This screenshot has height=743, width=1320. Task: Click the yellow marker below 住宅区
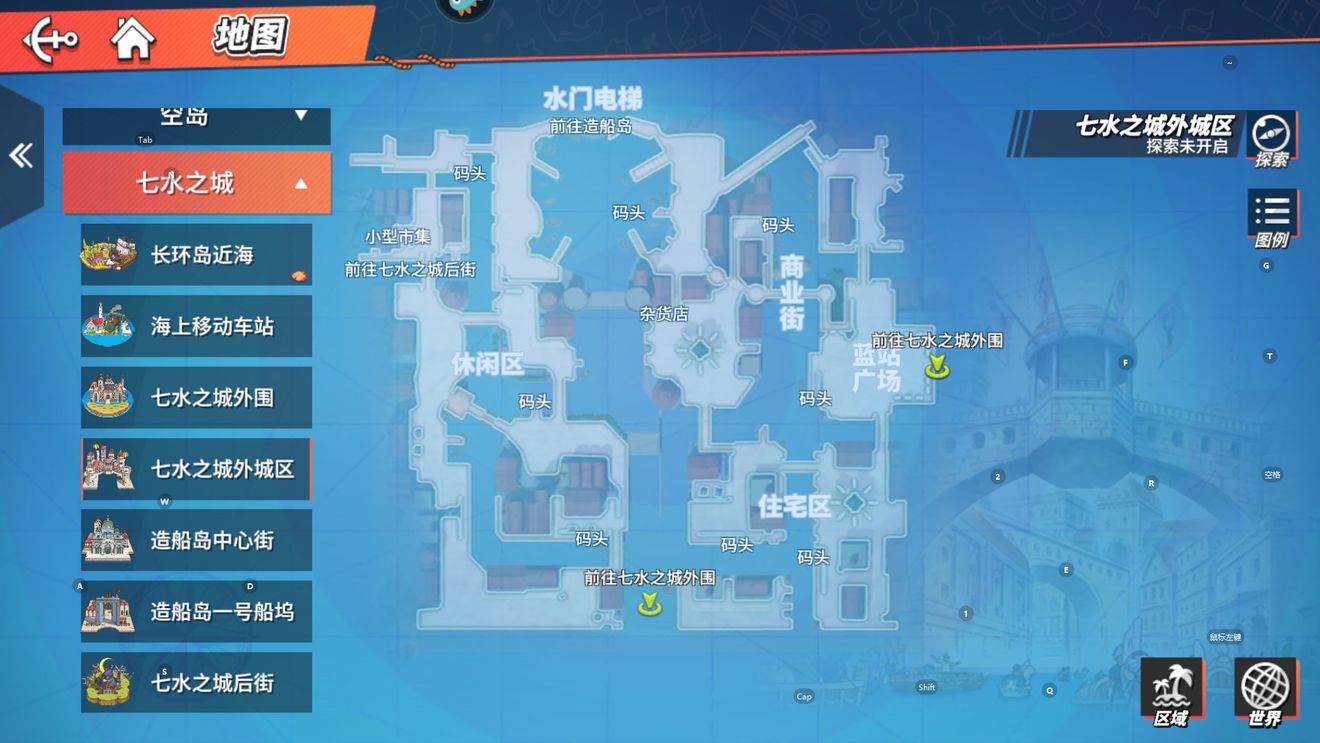[647, 605]
